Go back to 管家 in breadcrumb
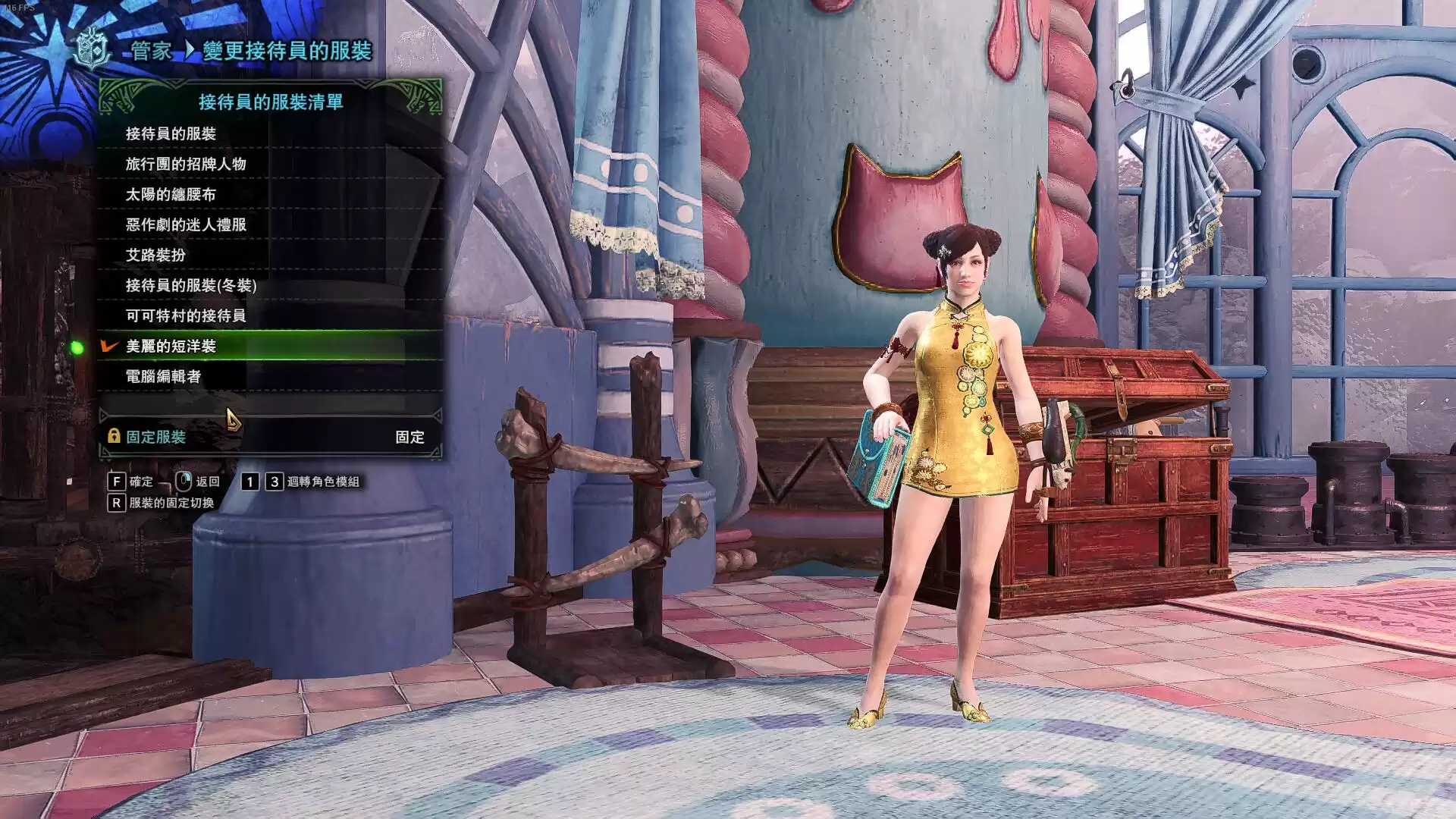This screenshot has width=1456, height=819. (x=152, y=51)
